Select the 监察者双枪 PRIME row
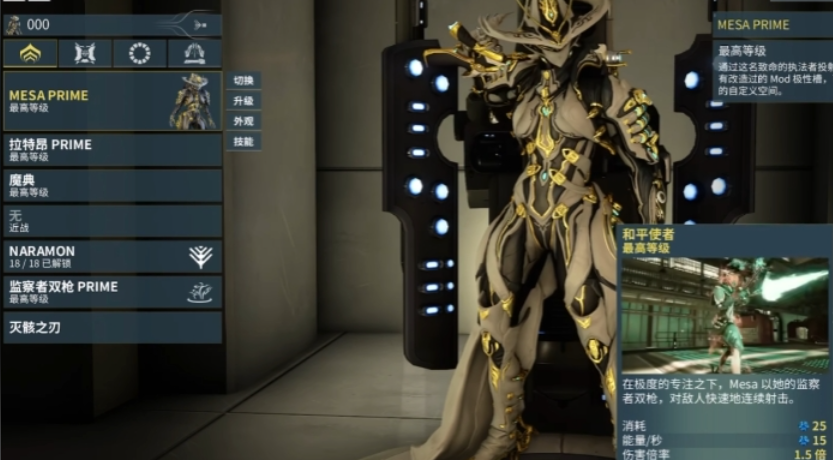The width and height of the screenshot is (833, 460). 112,291
